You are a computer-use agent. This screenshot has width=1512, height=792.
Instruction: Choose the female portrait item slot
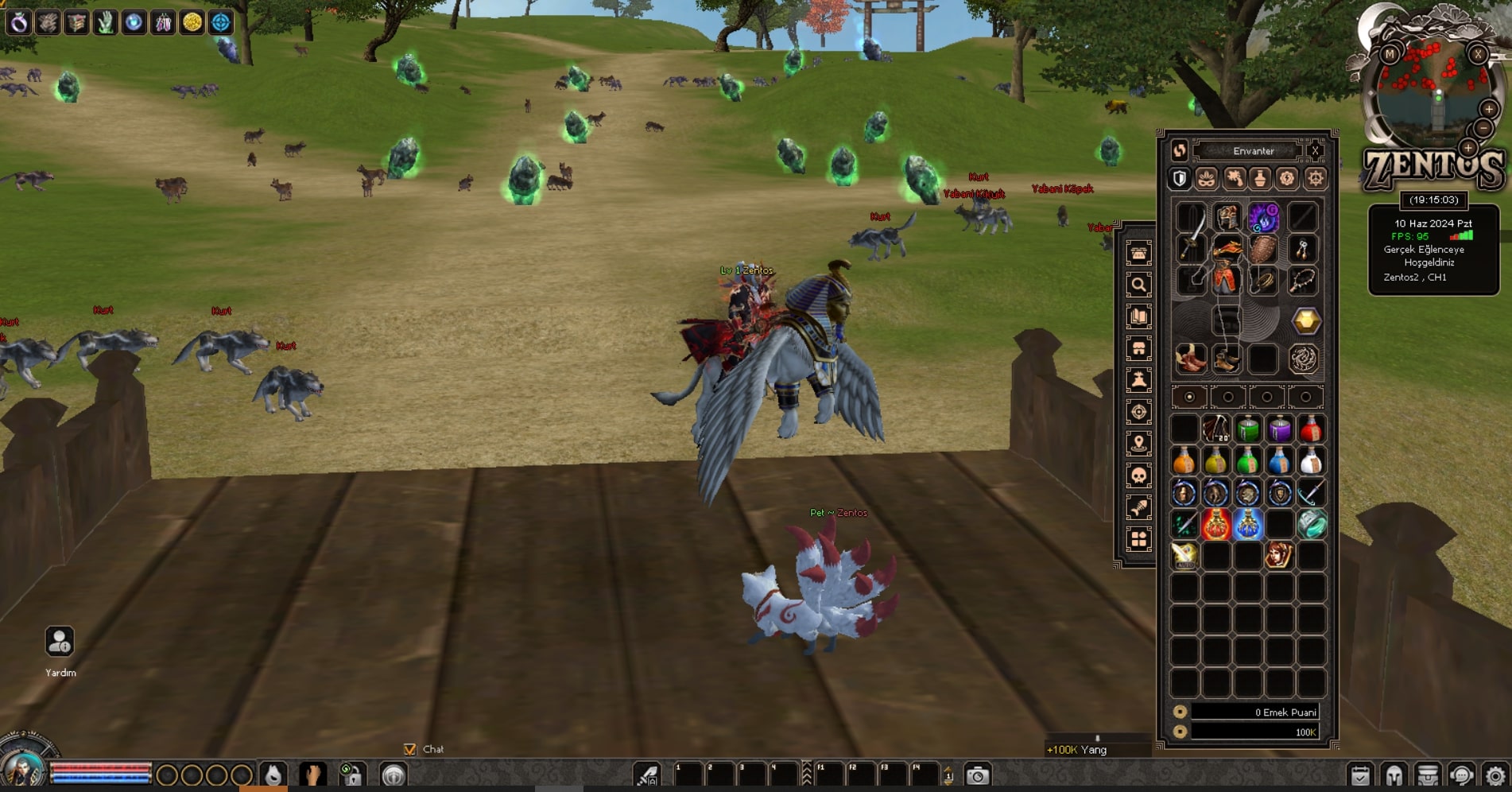pos(1278,556)
